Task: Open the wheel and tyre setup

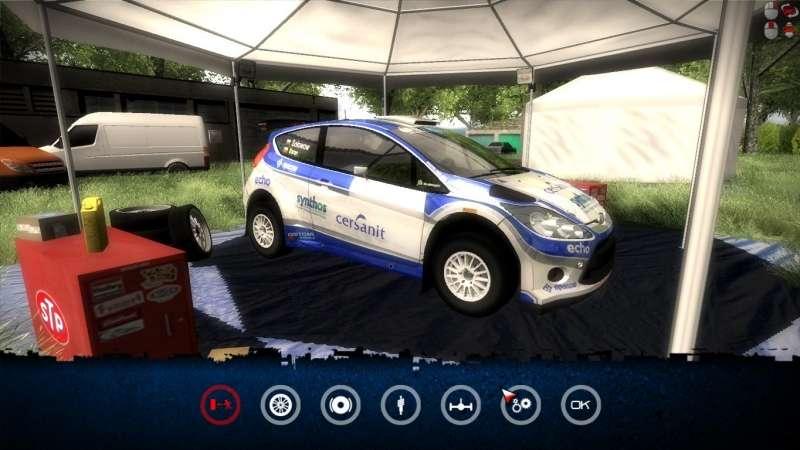Action: 281,405
